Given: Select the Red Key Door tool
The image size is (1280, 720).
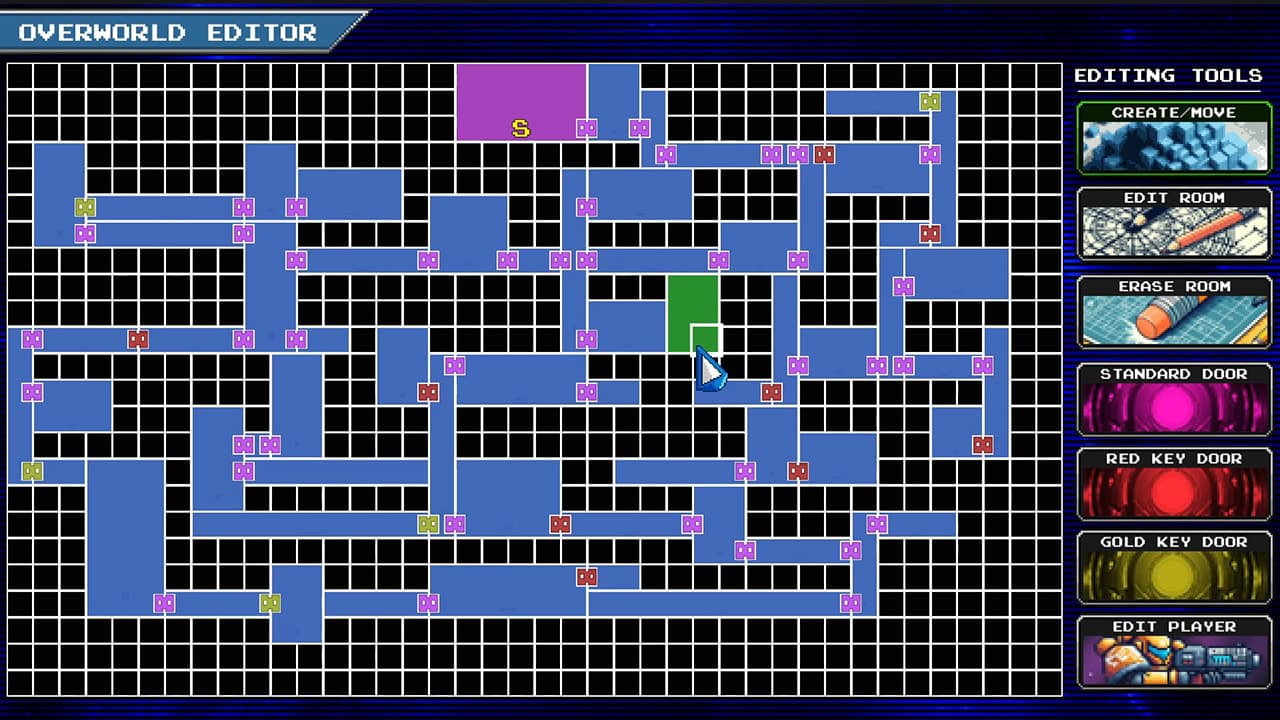Looking at the screenshot, I should point(1173,484).
